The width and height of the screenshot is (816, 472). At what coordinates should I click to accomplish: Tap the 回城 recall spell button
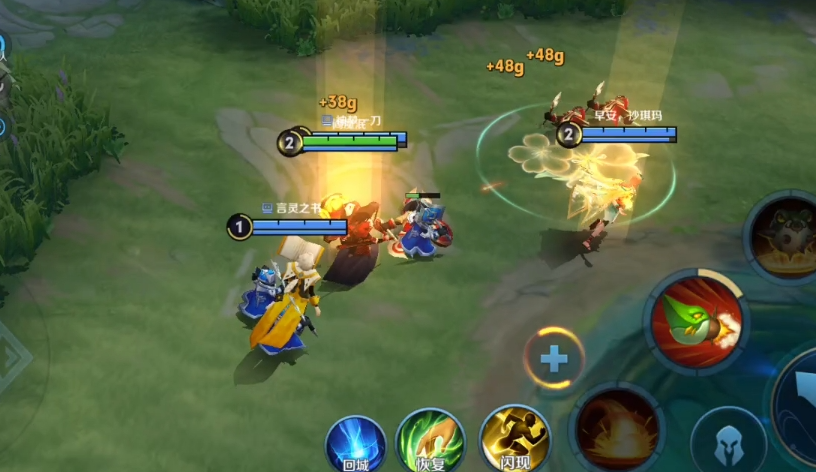355,441
